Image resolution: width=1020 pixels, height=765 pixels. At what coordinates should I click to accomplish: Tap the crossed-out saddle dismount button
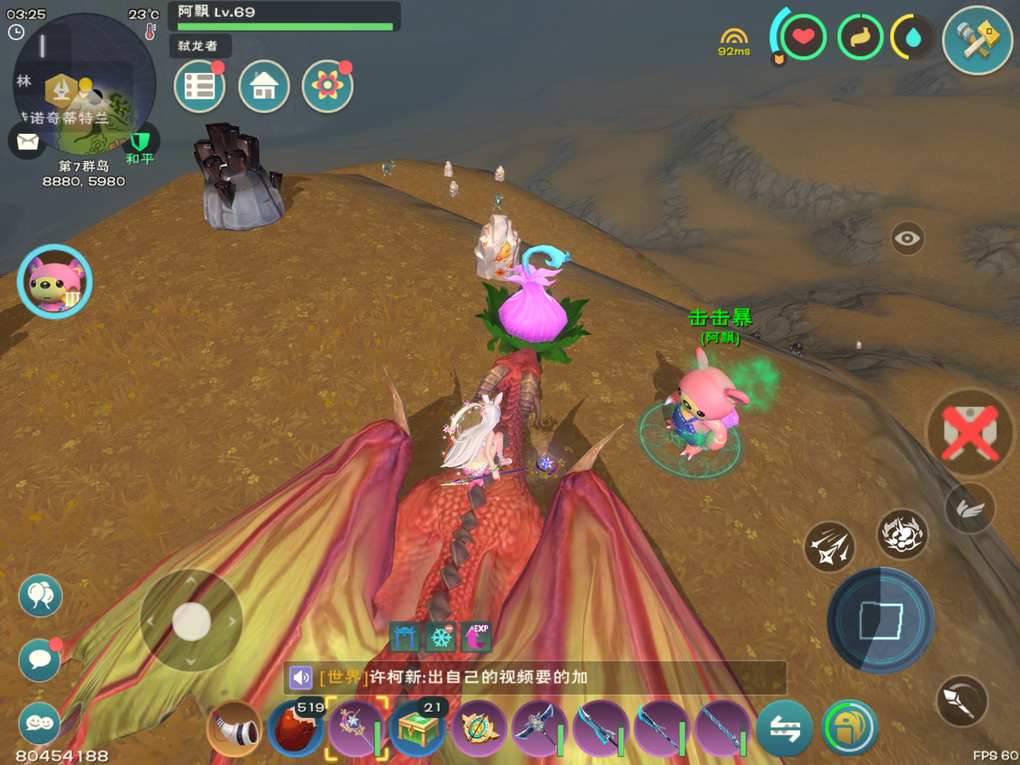969,432
